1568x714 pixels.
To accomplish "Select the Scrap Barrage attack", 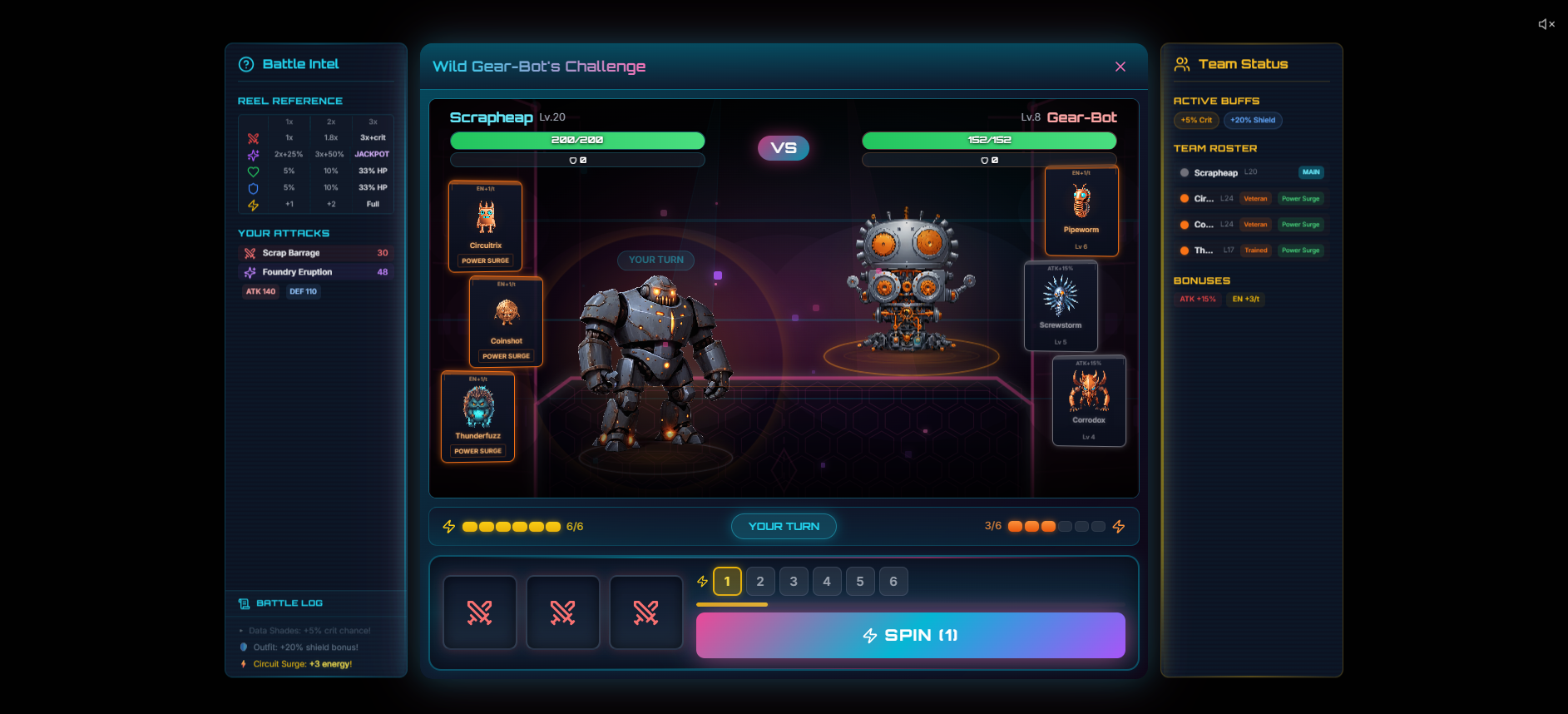I will coord(316,253).
